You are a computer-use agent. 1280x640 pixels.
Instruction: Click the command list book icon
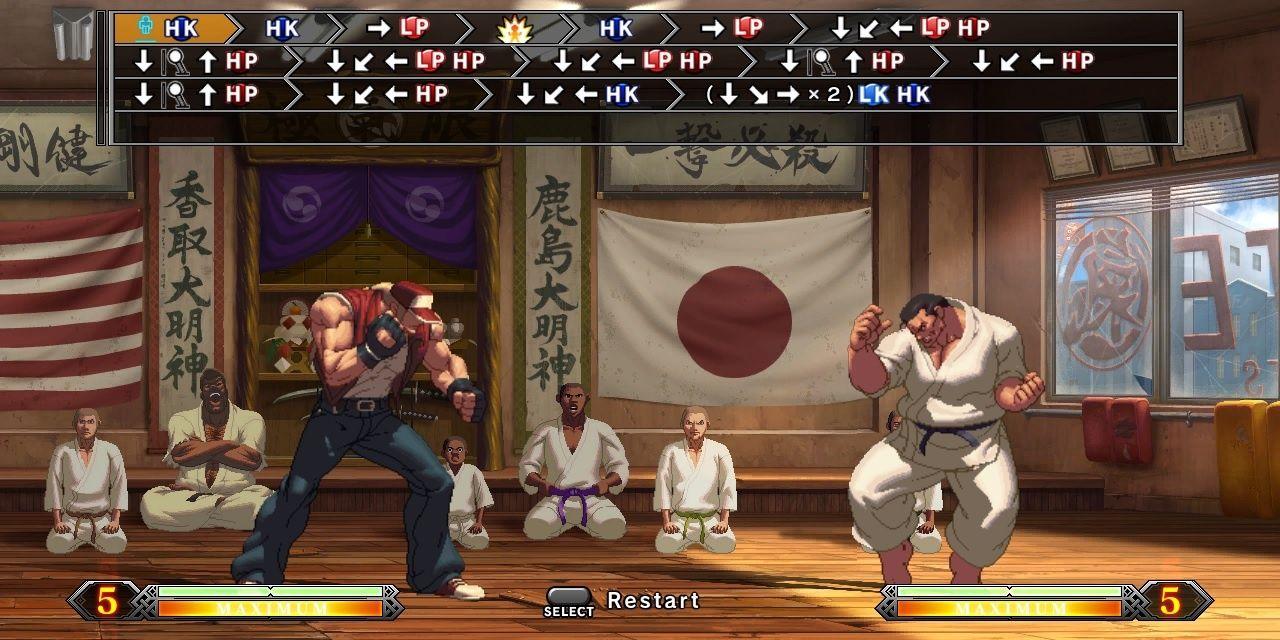pyautogui.click(x=75, y=34)
